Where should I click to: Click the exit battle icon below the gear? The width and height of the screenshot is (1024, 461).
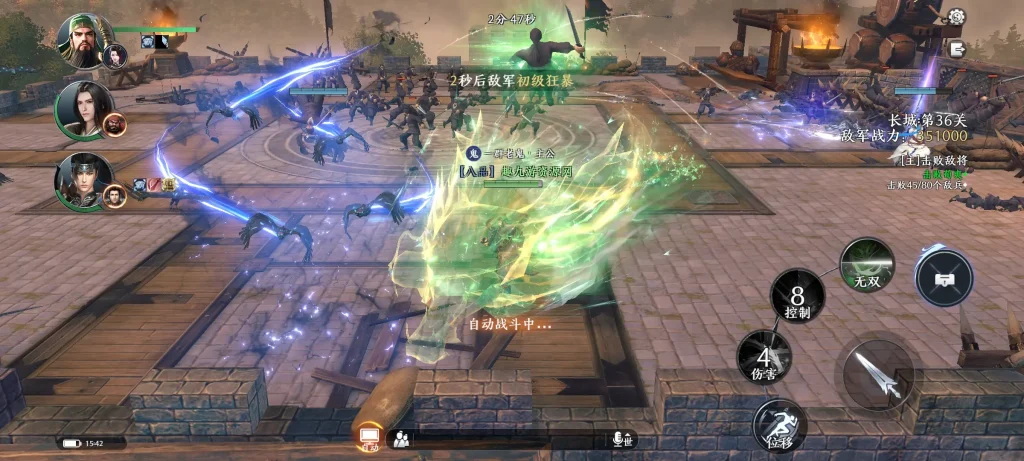coord(957,49)
